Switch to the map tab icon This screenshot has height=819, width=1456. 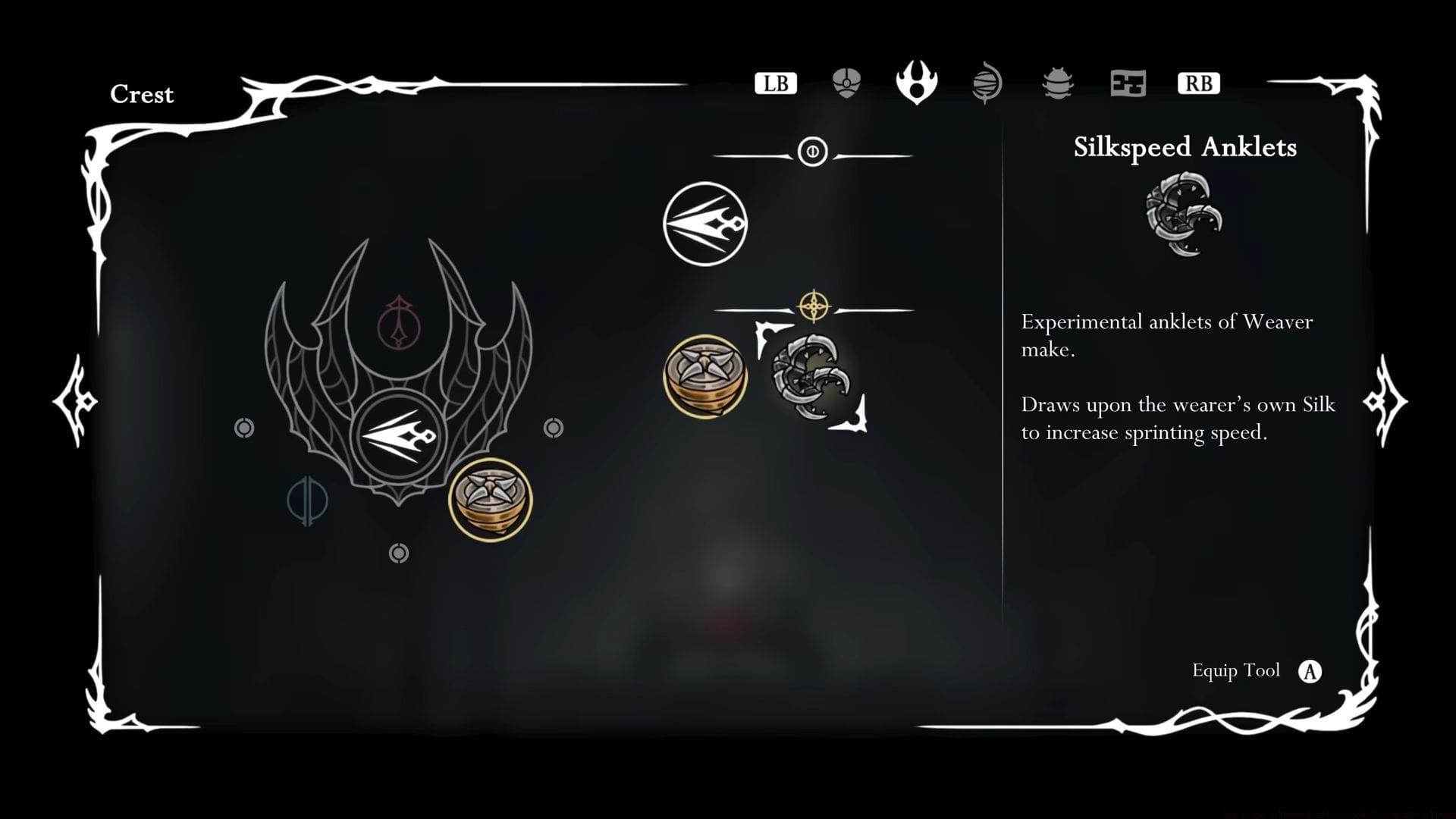1128,83
